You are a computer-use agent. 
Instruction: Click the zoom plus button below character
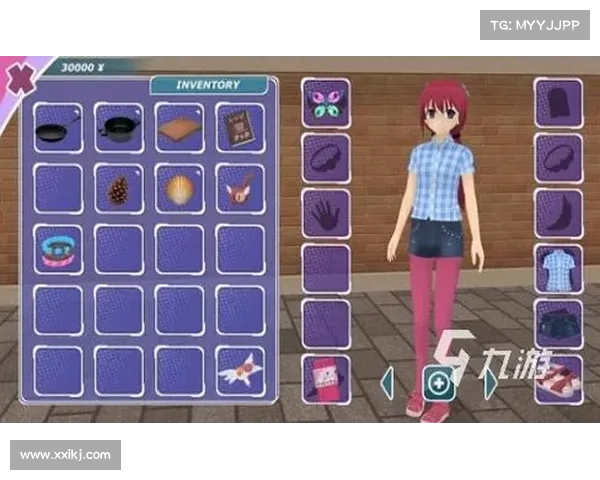coord(438,383)
